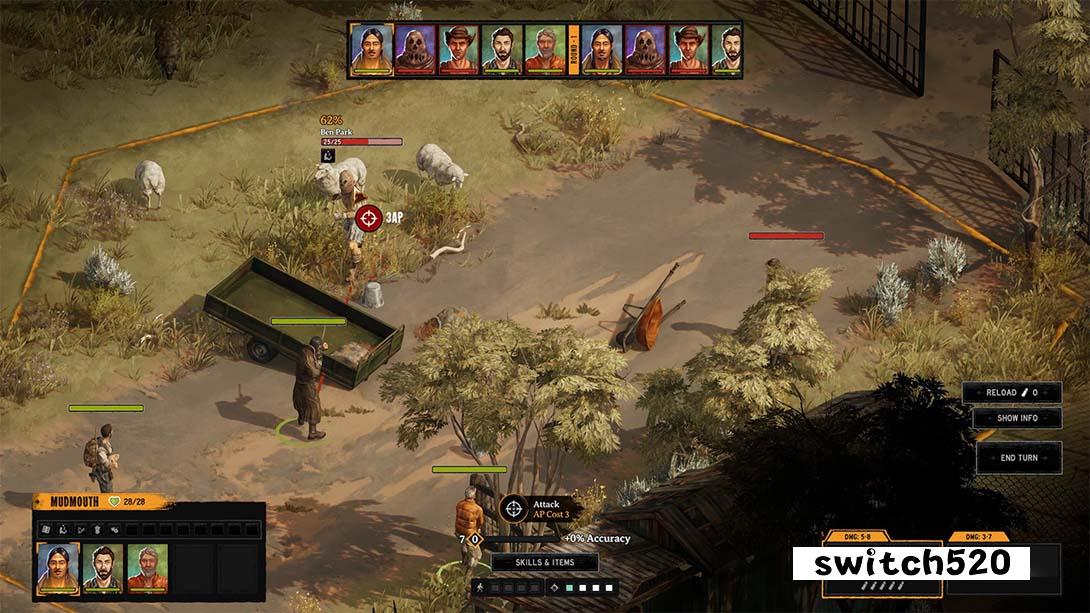Select the Attack crosshair action icon
This screenshot has width=1090, height=613.
tap(514, 508)
